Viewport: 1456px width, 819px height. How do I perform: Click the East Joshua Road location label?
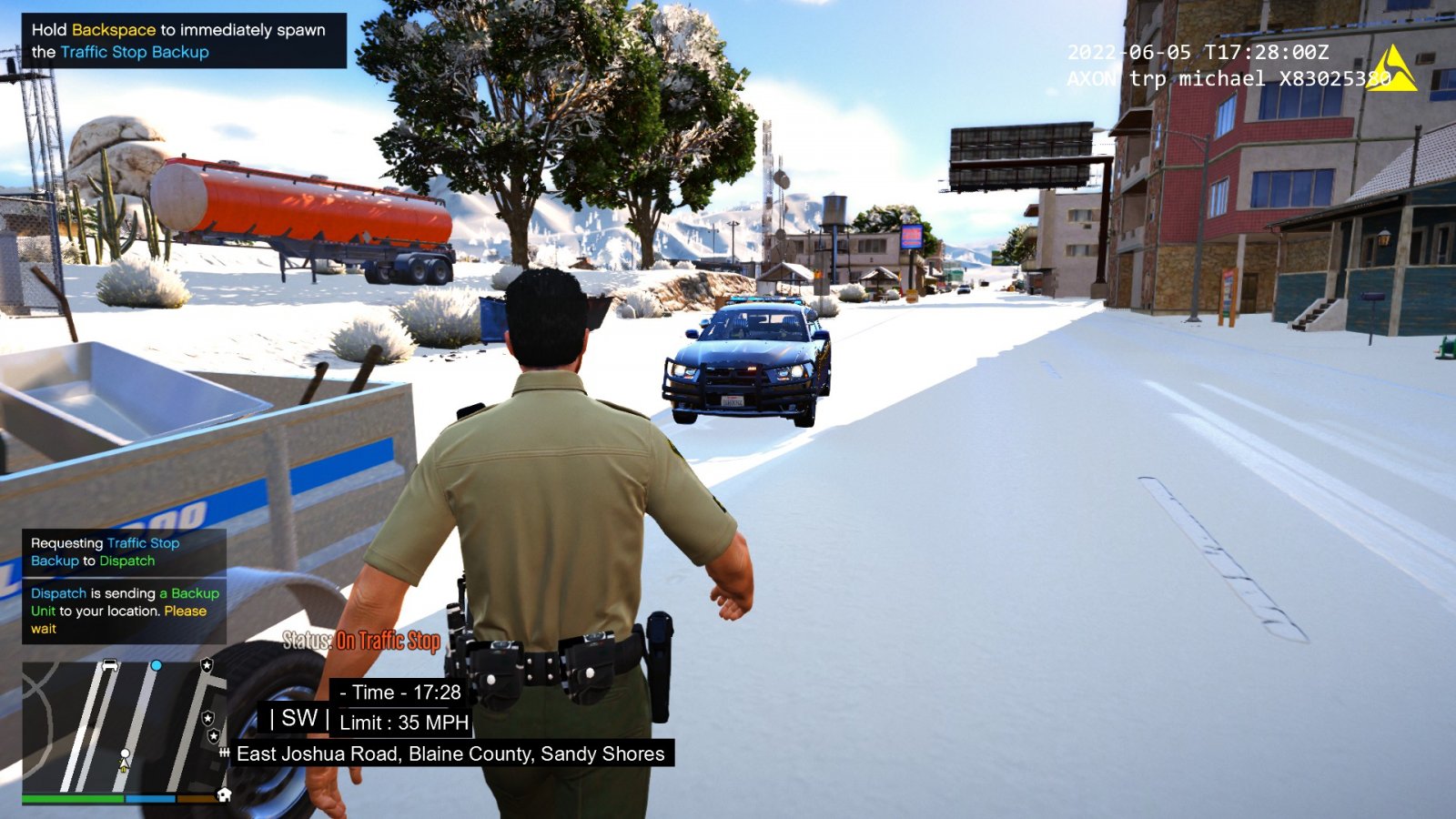(450, 753)
